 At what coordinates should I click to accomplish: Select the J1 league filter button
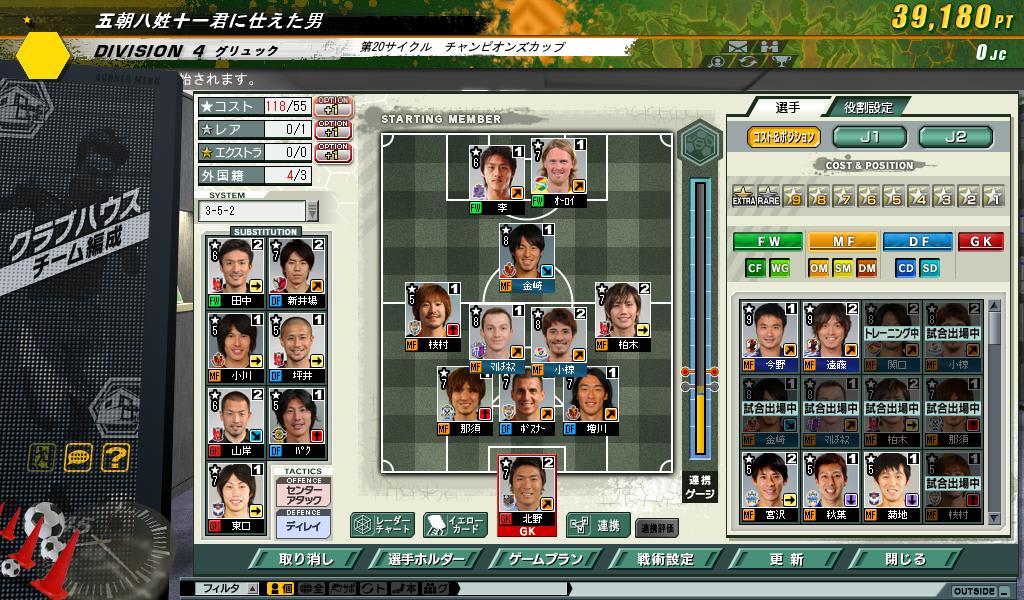coord(869,137)
